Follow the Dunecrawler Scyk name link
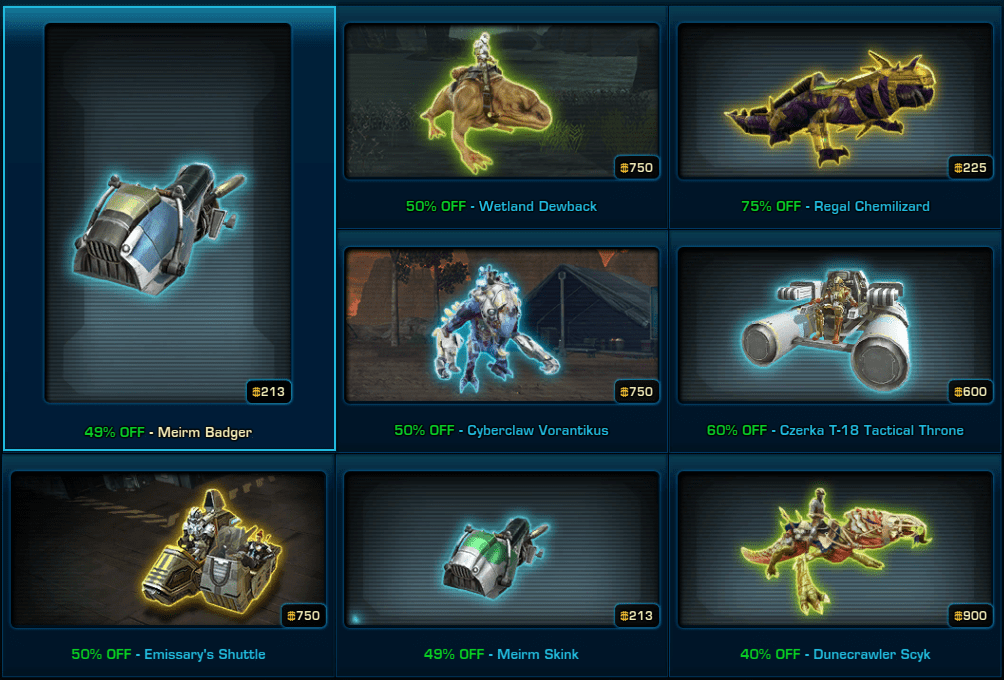The width and height of the screenshot is (1004, 680). 871,655
